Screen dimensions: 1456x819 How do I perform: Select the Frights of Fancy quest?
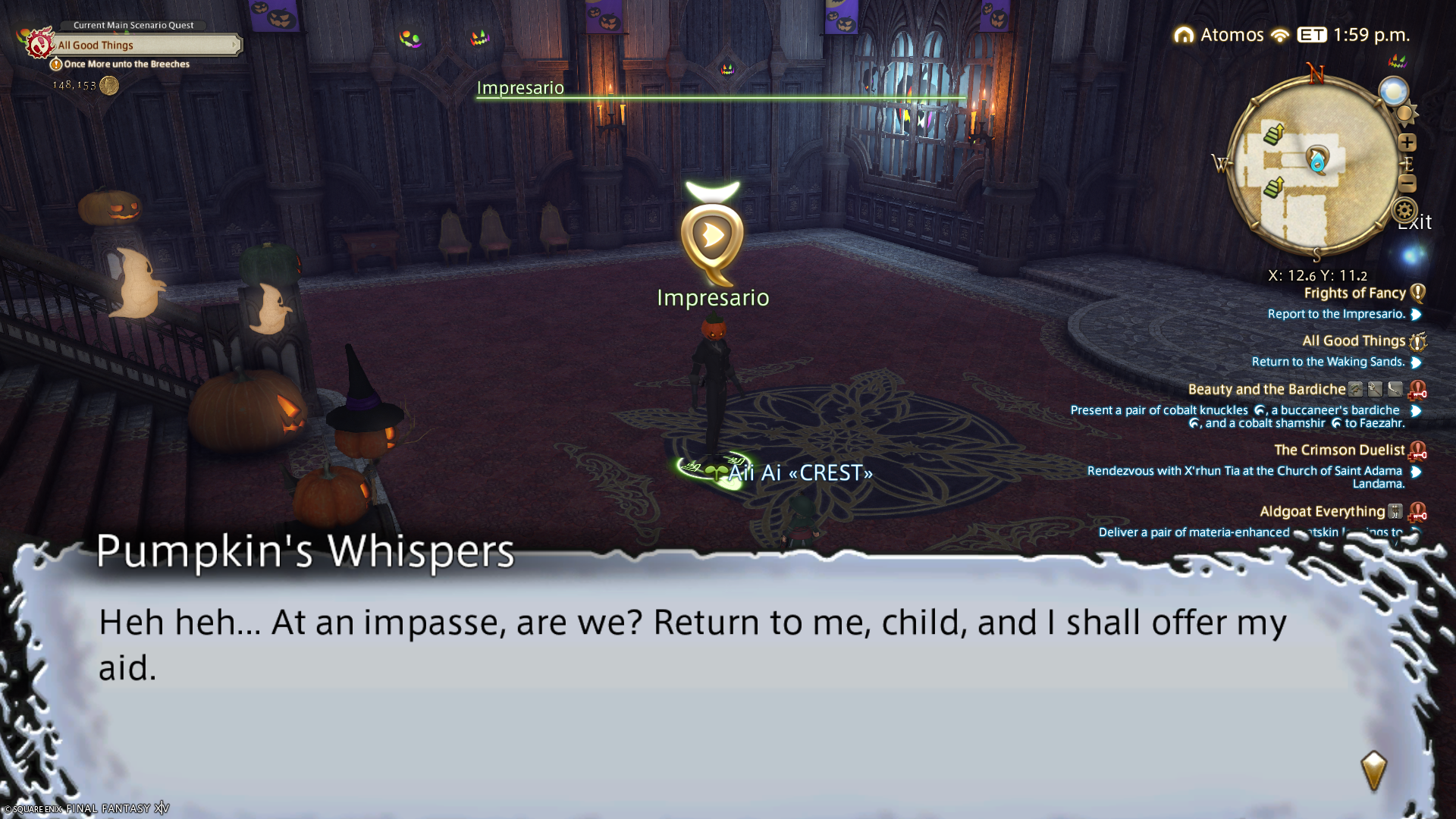coord(1354,293)
